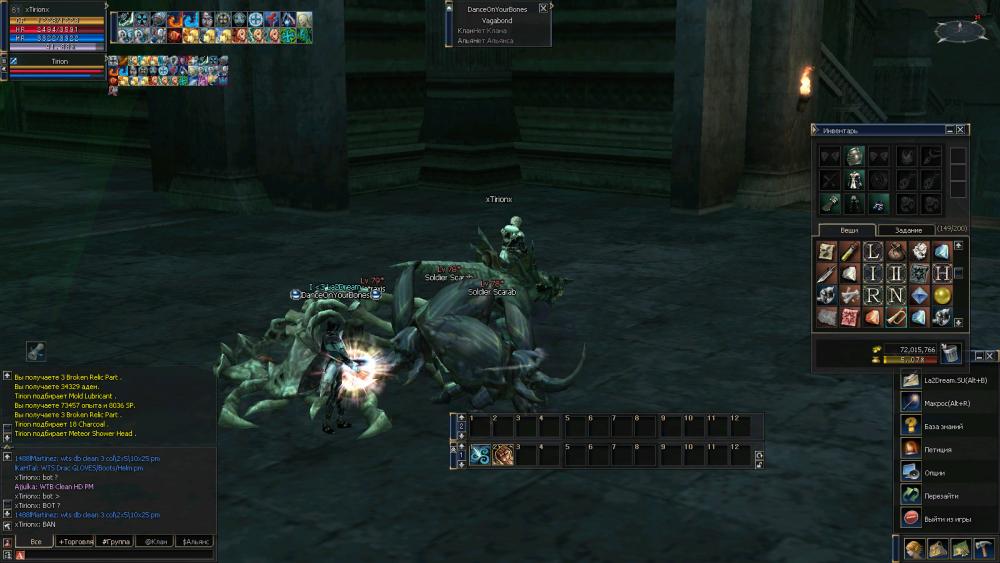1000x563 pixels.
Task: Click the inventory trash can icon
Action: point(950,353)
